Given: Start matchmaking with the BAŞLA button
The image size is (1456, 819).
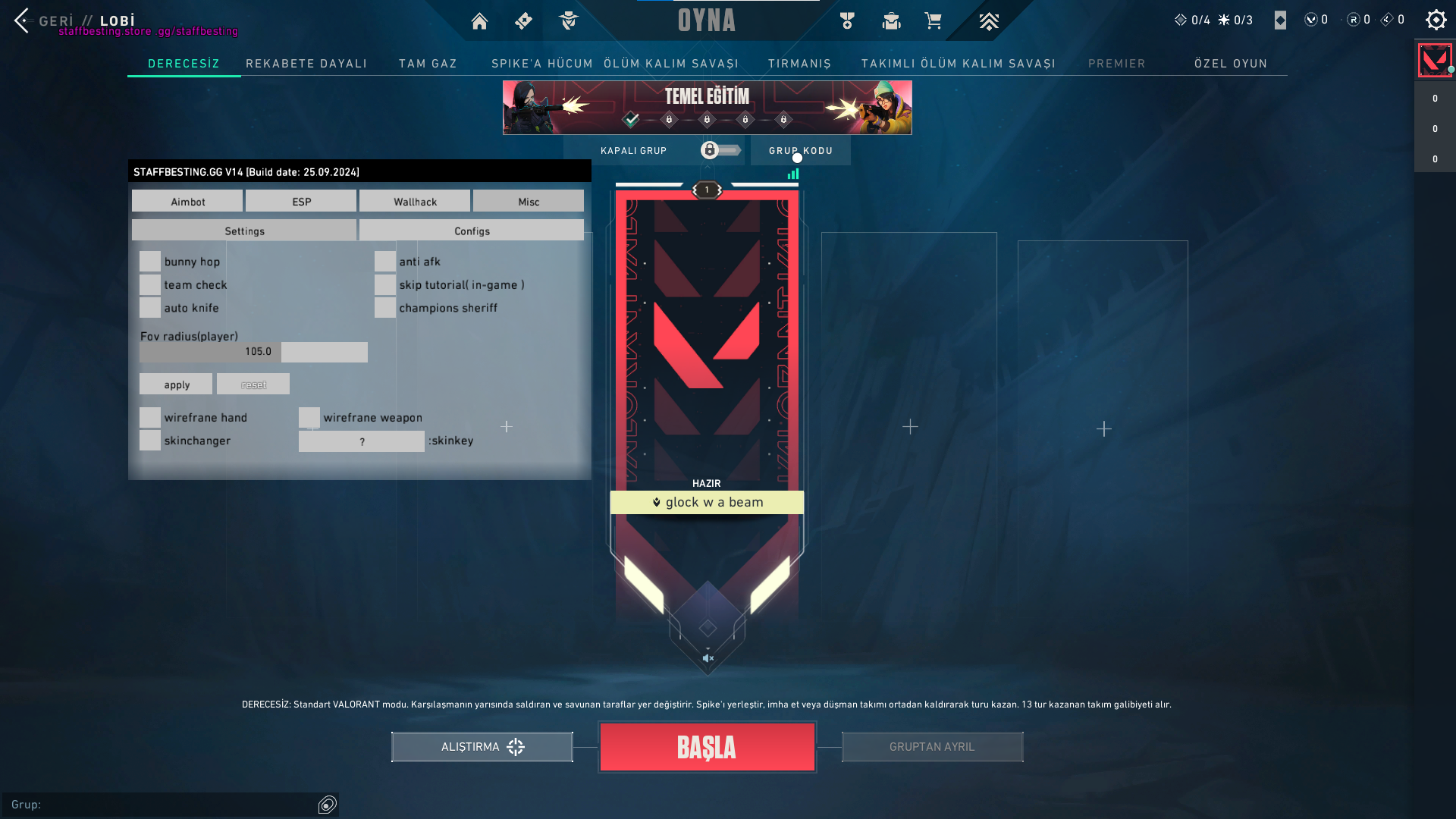Looking at the screenshot, I should coord(707,747).
